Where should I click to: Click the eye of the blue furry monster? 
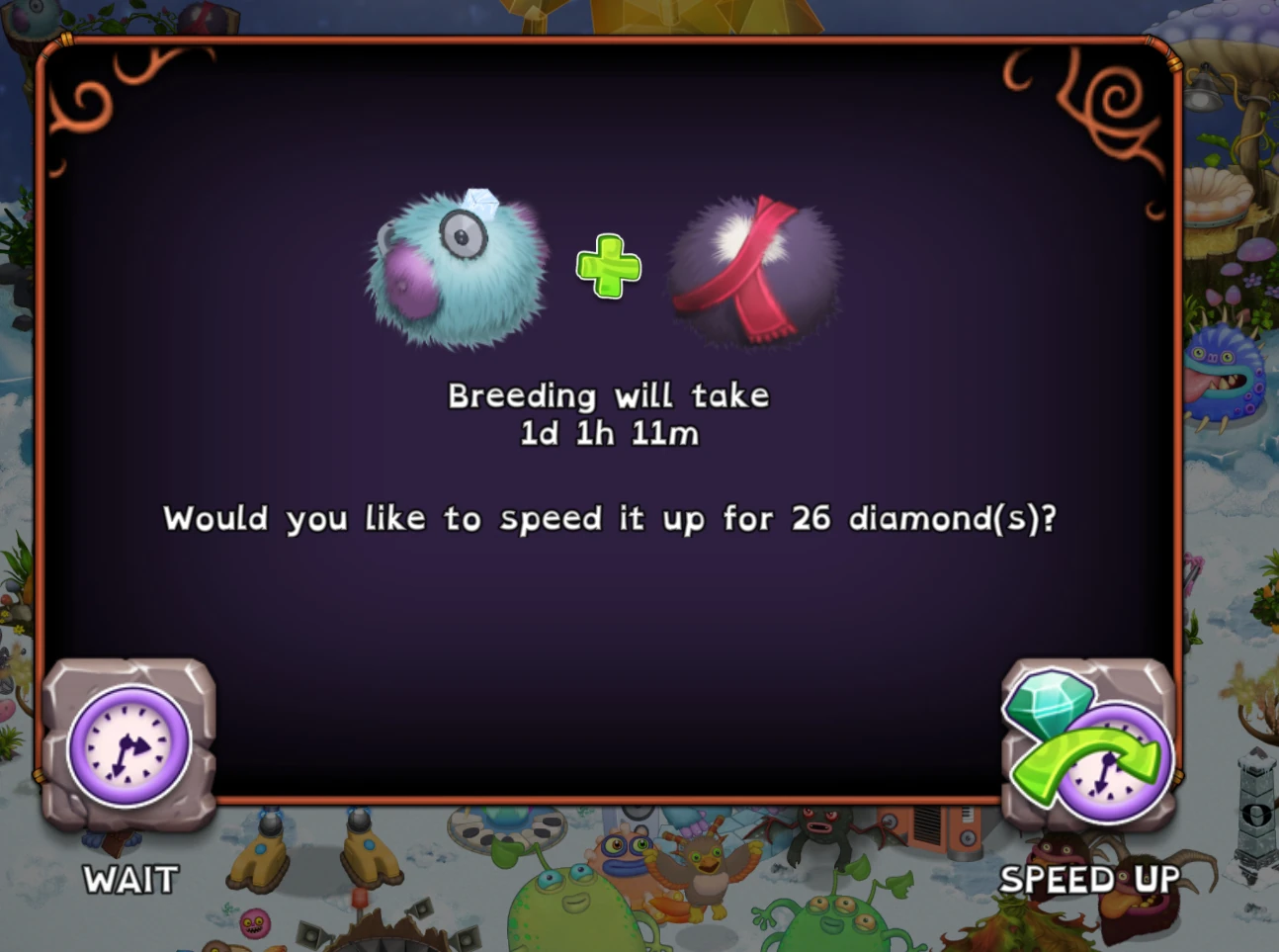[x=465, y=237]
